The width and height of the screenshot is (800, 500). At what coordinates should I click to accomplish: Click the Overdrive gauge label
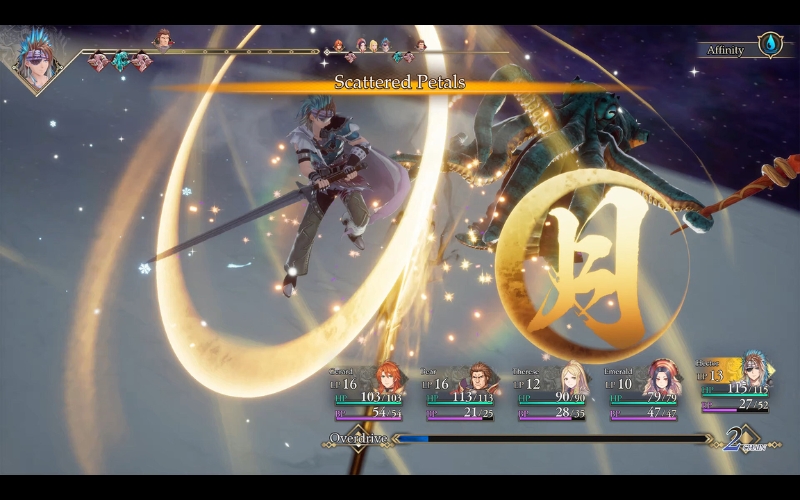pyautogui.click(x=357, y=438)
